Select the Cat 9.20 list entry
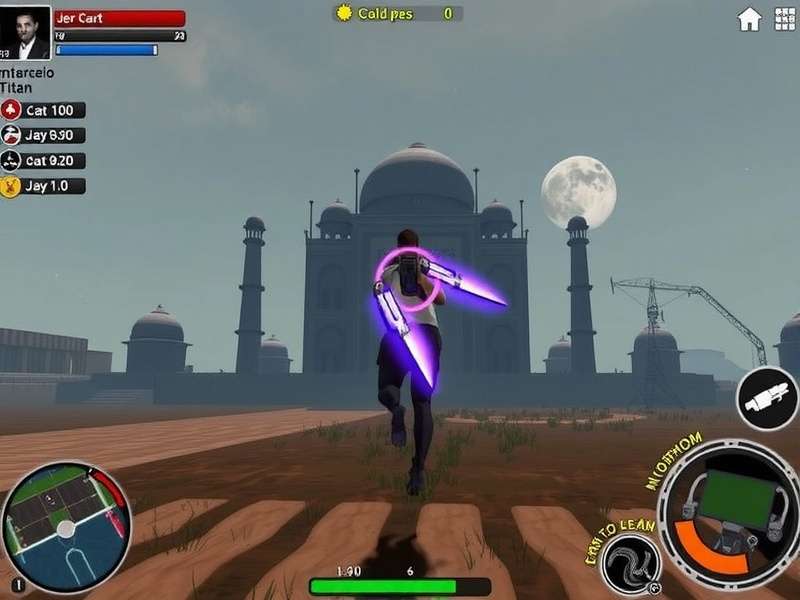This screenshot has height=600, width=800. (43, 161)
